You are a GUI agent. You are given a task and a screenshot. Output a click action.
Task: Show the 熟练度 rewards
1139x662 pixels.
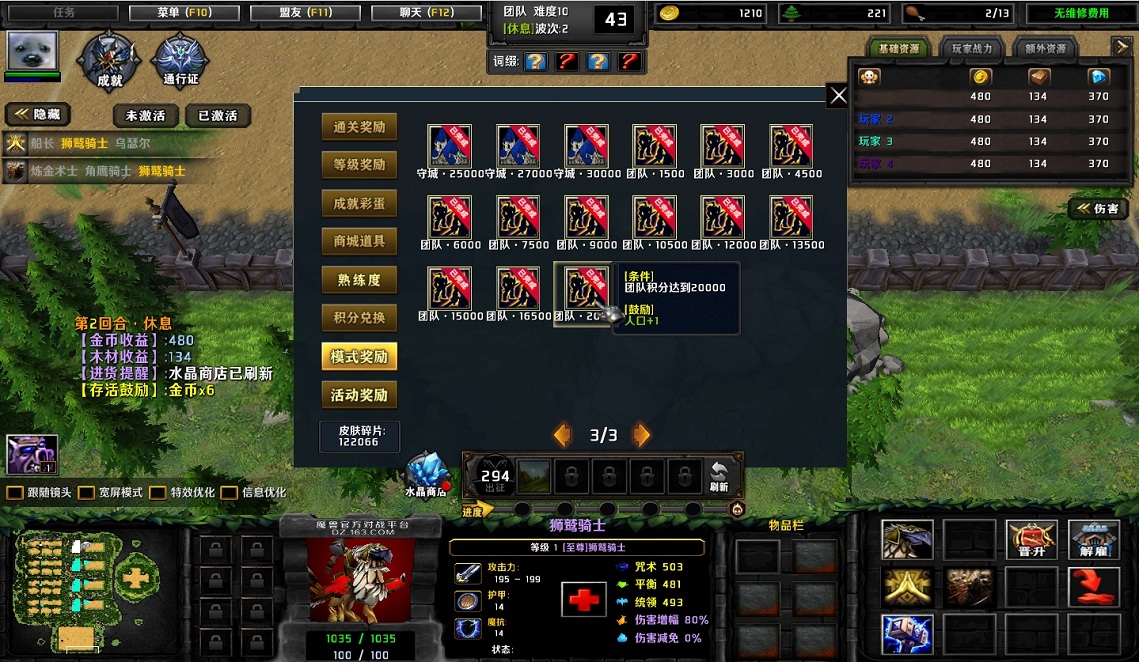click(x=359, y=280)
